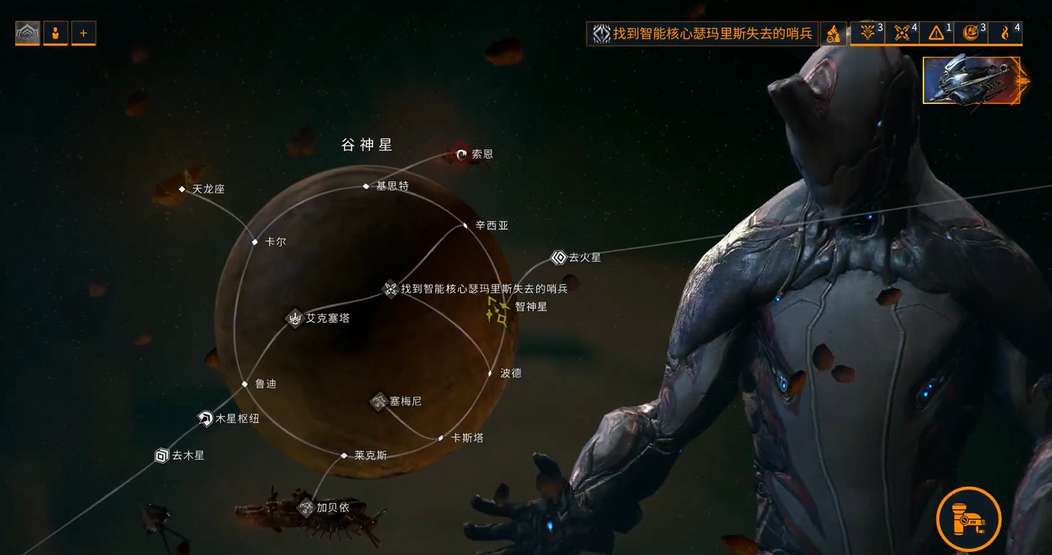Open the player profile icon
The width and height of the screenshot is (1052, 555).
tap(55, 33)
